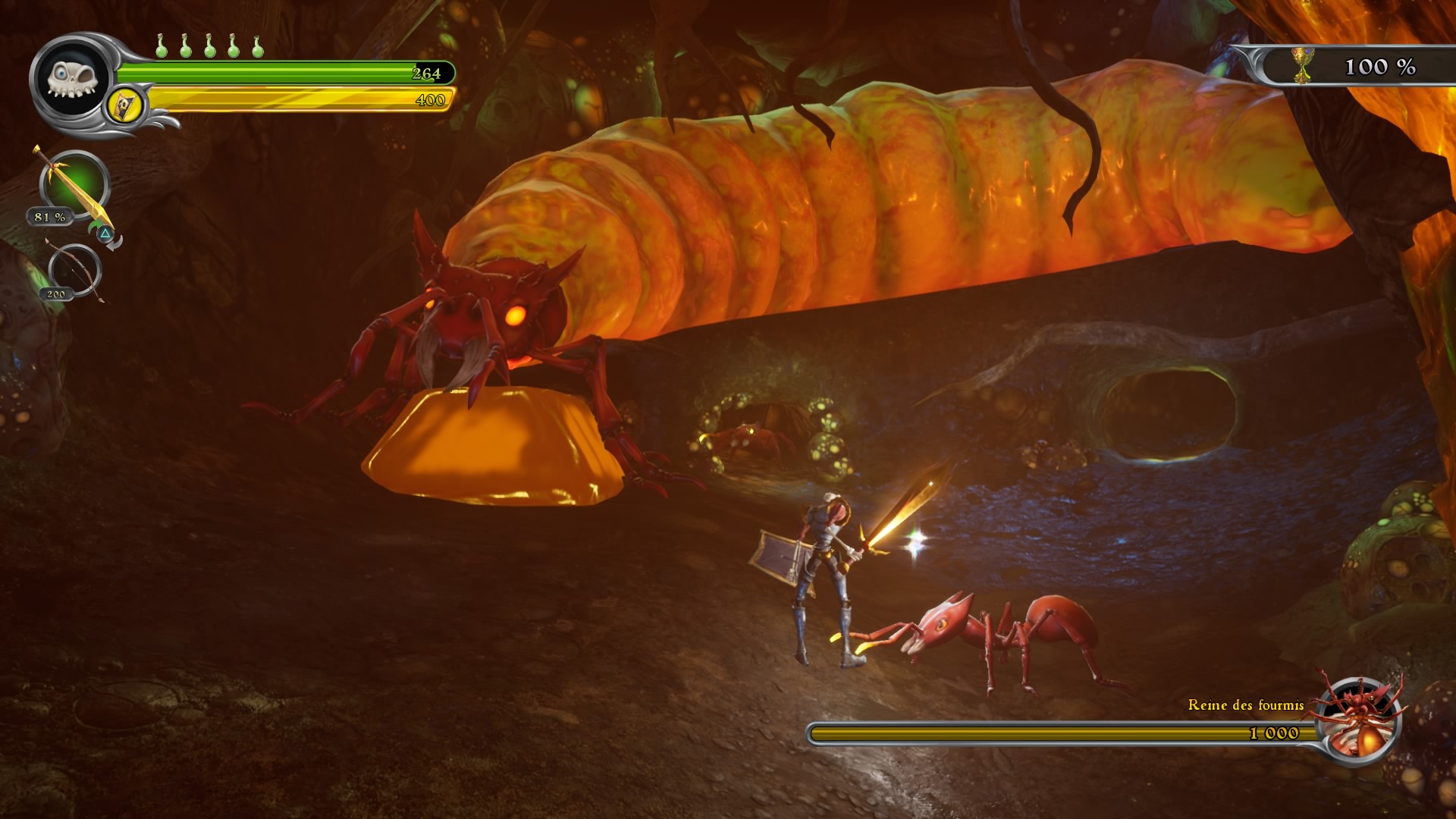Click the skull character portrait
1456x819 pixels.
pyautogui.click(x=72, y=79)
